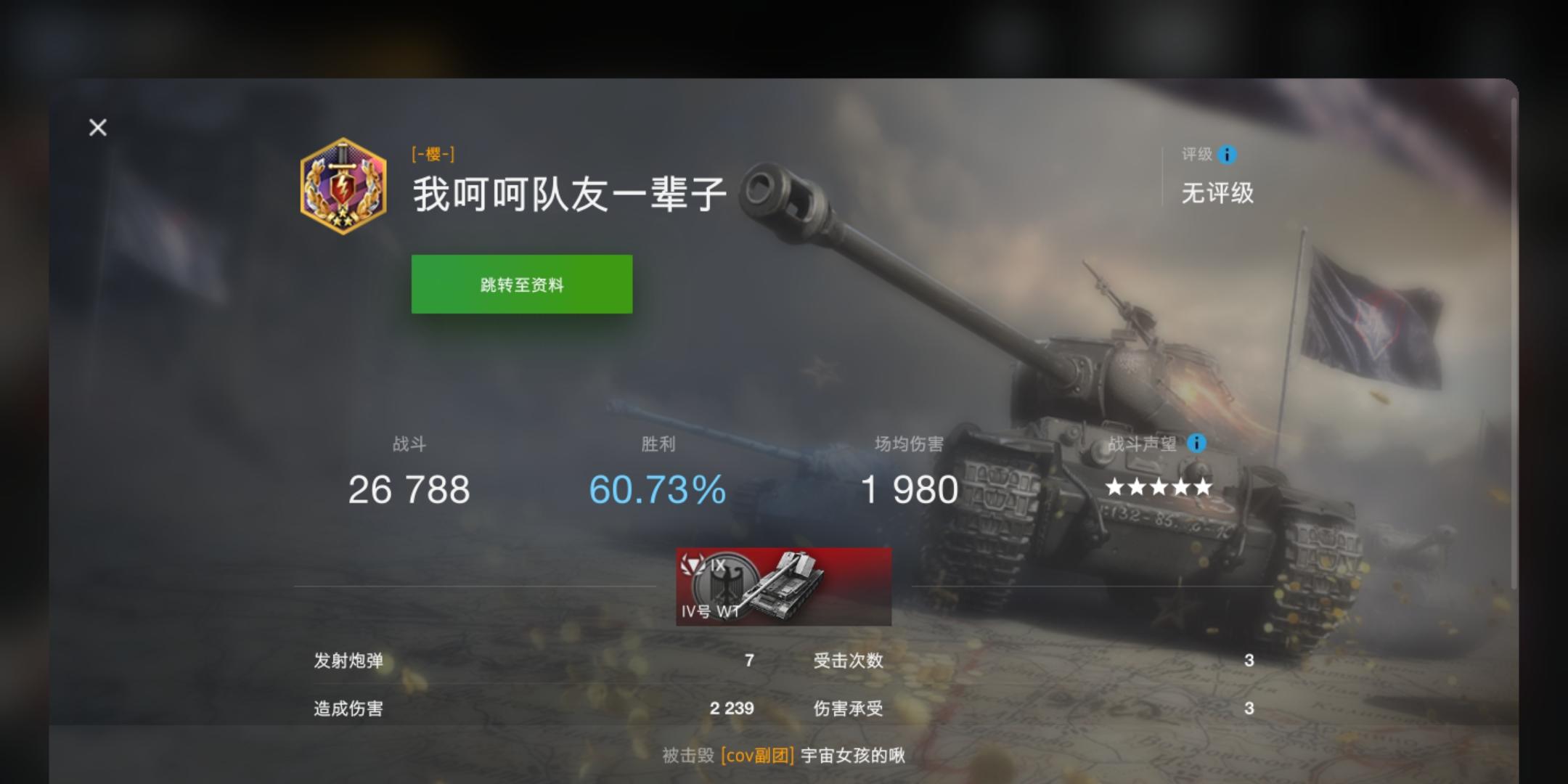Screen dimensions: 1568x784
Task: Open the 战斗声望 info tooltip icon
Action: pyautogui.click(x=1195, y=443)
